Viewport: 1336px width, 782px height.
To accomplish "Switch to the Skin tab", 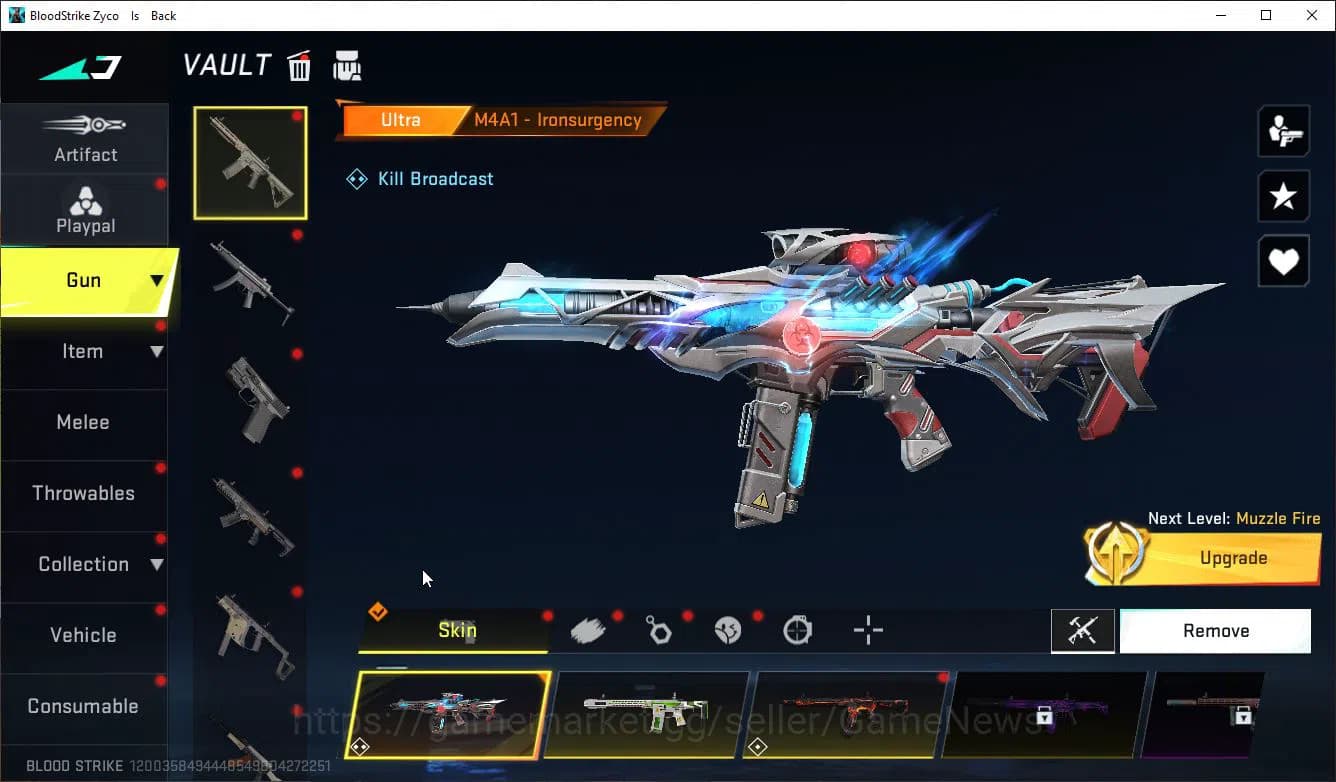I will tap(456, 630).
